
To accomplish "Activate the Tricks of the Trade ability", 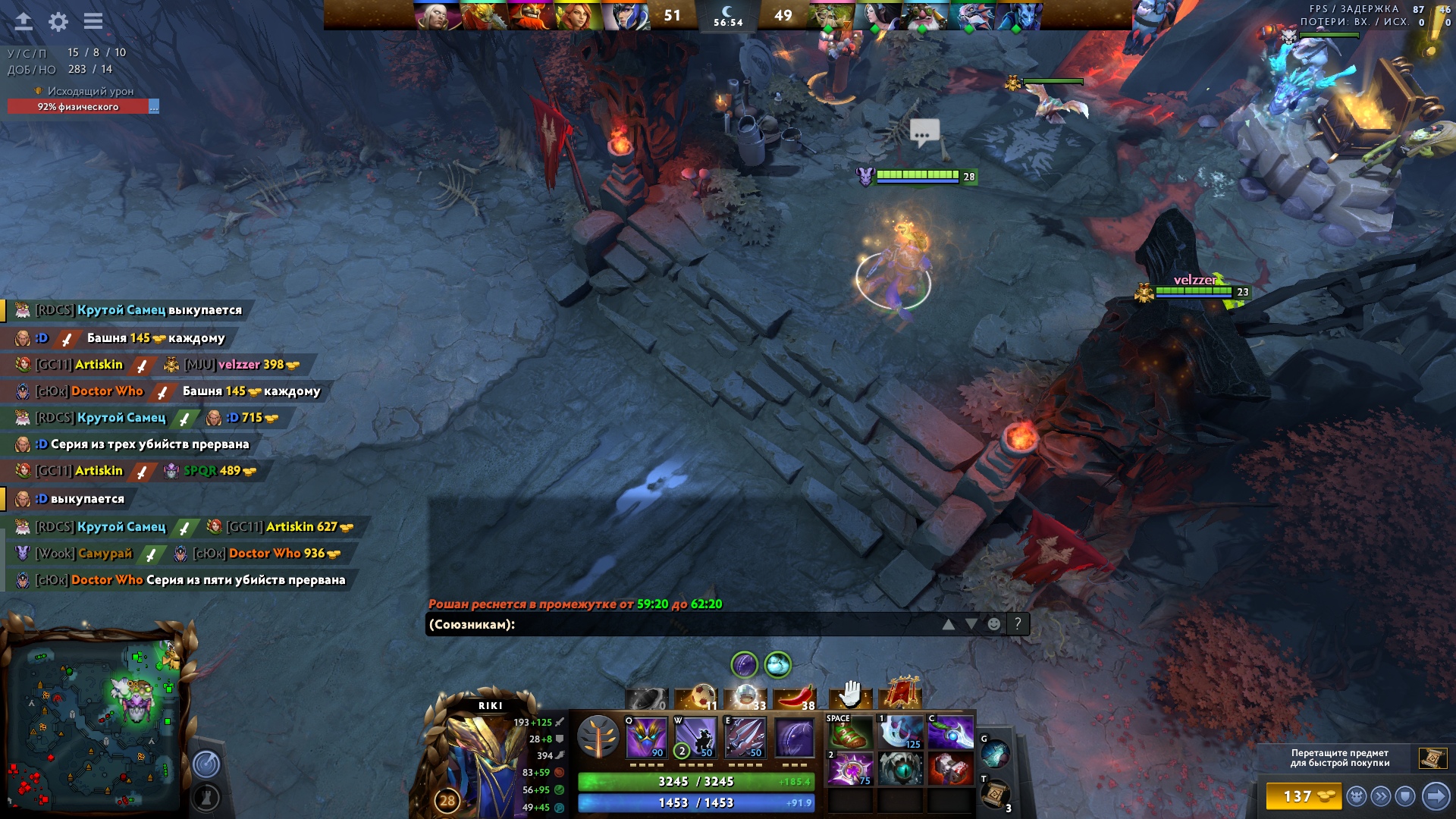I will [x=745, y=737].
